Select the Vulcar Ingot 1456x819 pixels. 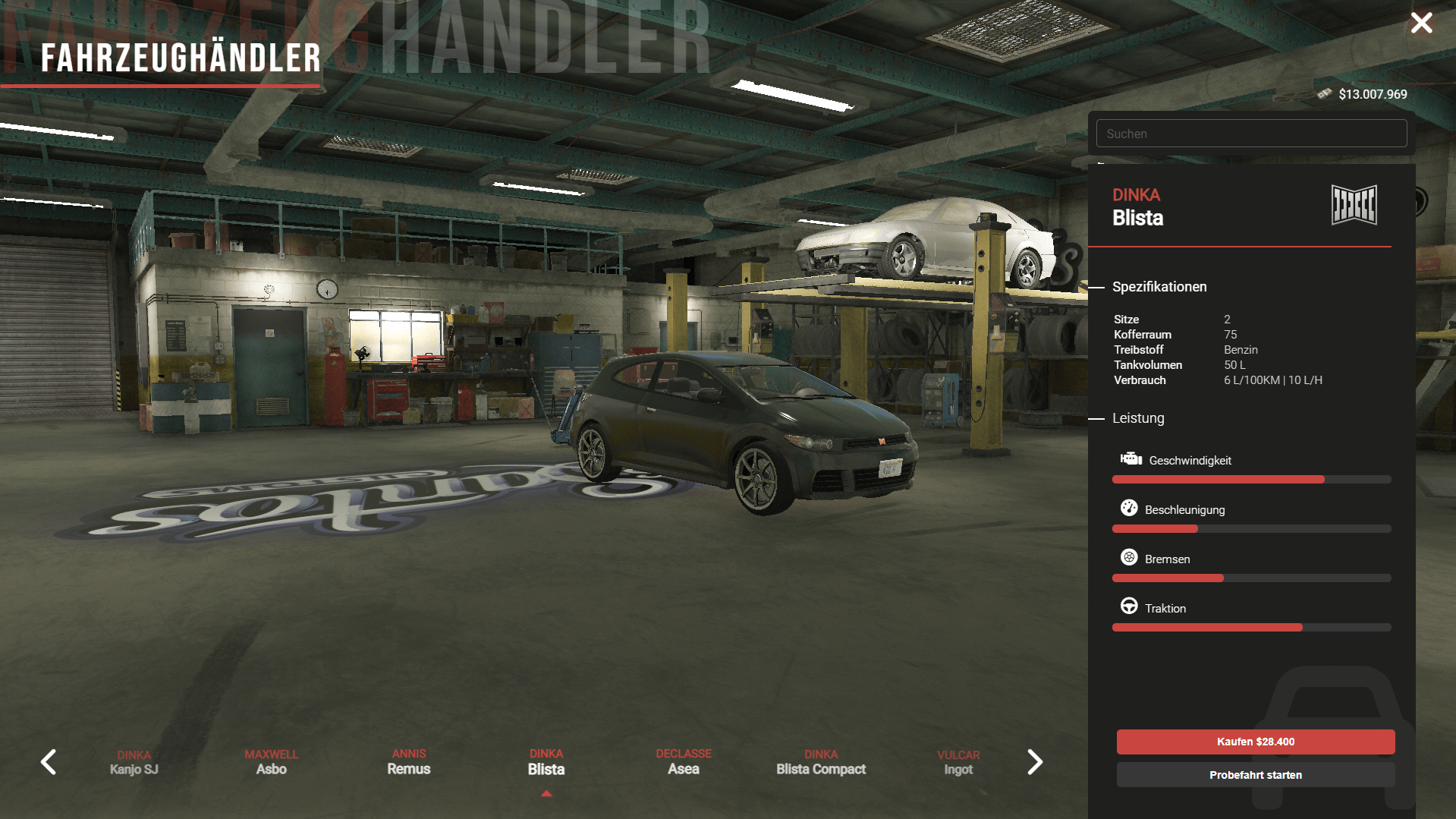[x=958, y=763]
